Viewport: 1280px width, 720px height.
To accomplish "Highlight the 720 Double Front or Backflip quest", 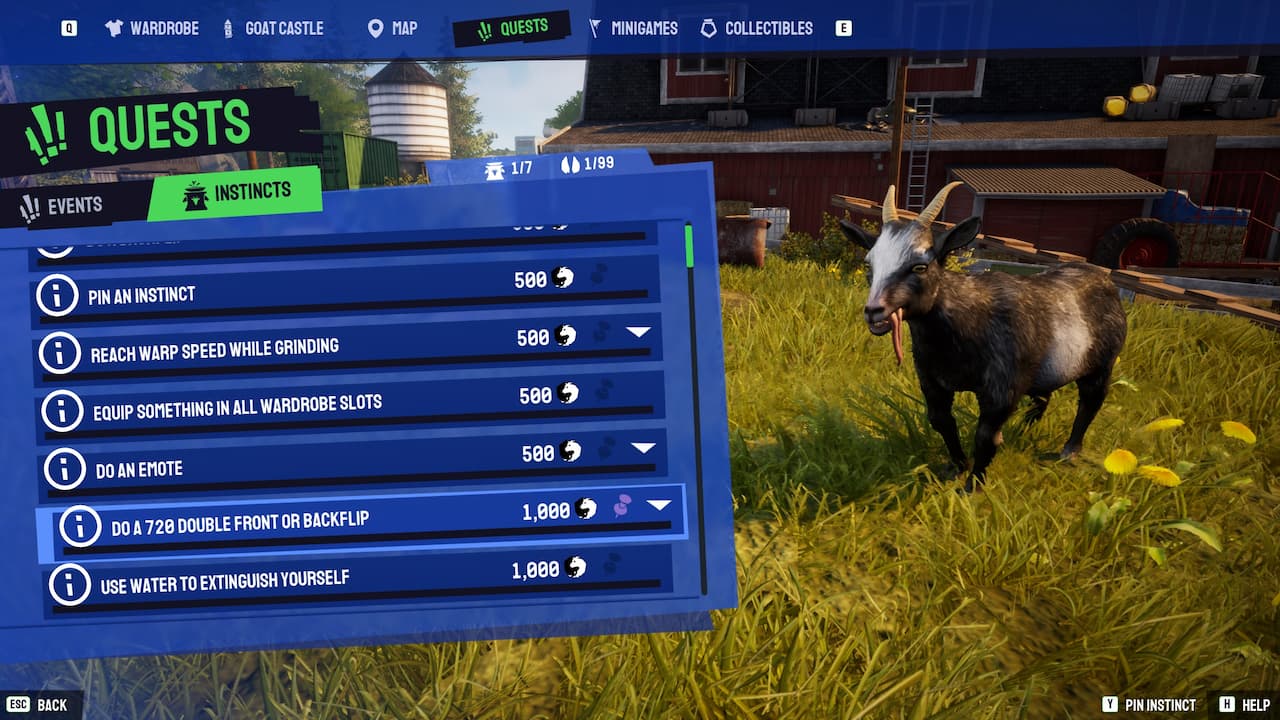I will 330,524.
